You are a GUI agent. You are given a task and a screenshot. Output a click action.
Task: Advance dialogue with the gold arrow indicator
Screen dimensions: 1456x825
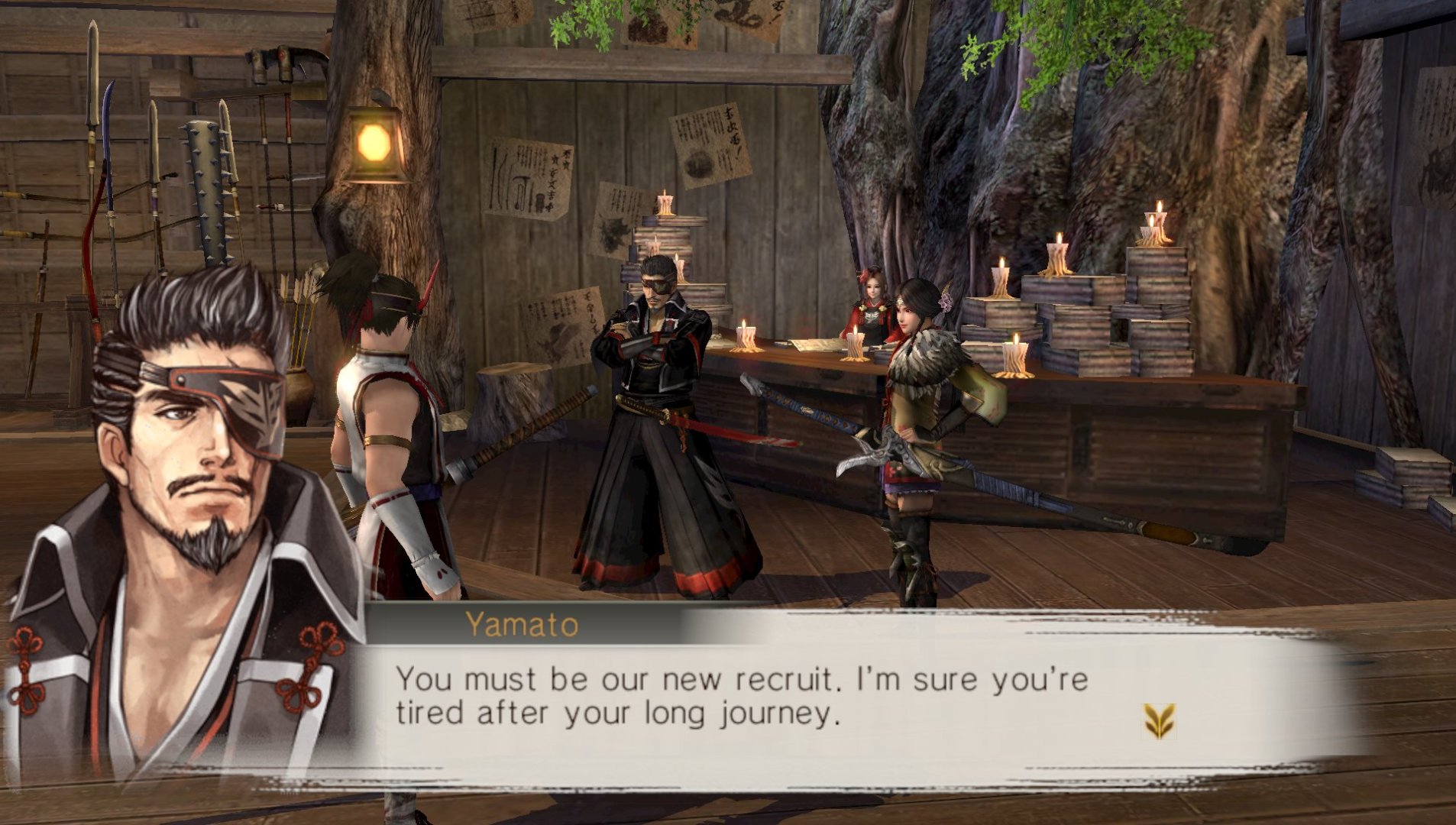point(1158,720)
